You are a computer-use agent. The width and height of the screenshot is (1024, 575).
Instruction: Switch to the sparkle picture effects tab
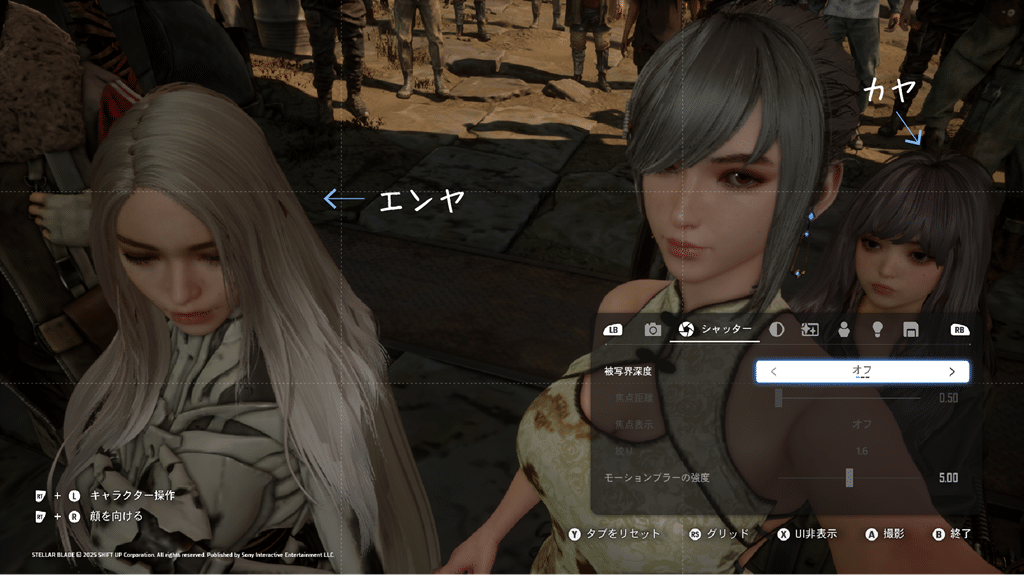810,329
